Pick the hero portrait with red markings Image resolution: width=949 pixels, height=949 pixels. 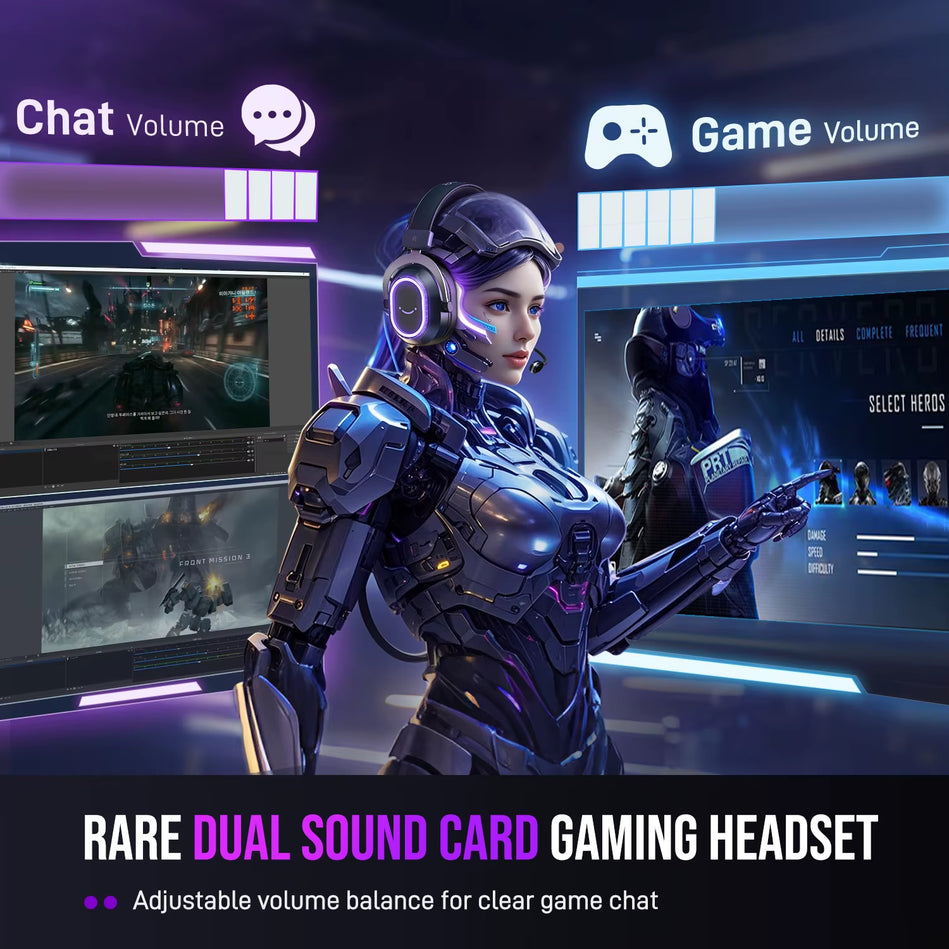tap(896, 483)
